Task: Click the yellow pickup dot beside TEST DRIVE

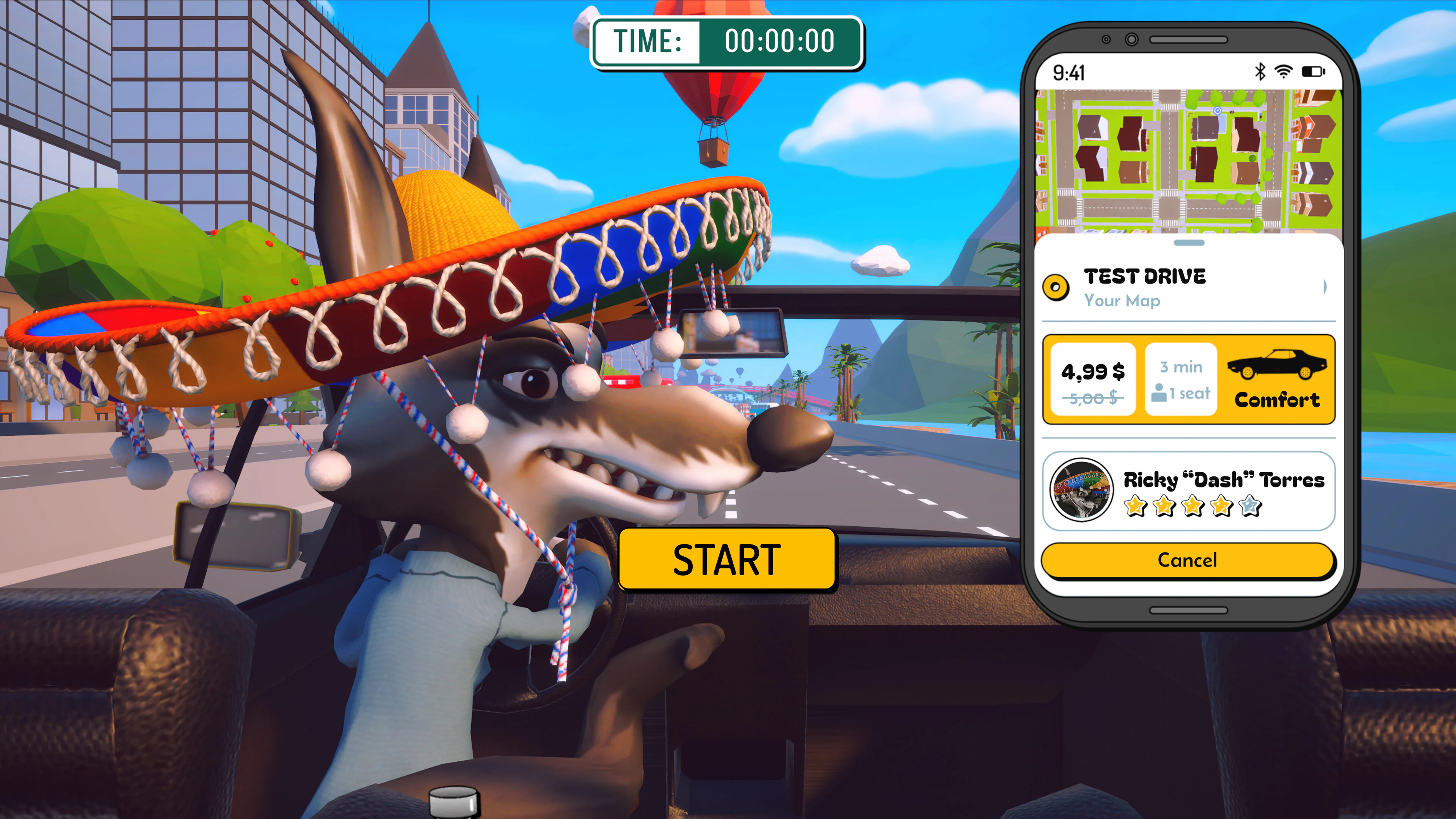Action: [x=1056, y=287]
